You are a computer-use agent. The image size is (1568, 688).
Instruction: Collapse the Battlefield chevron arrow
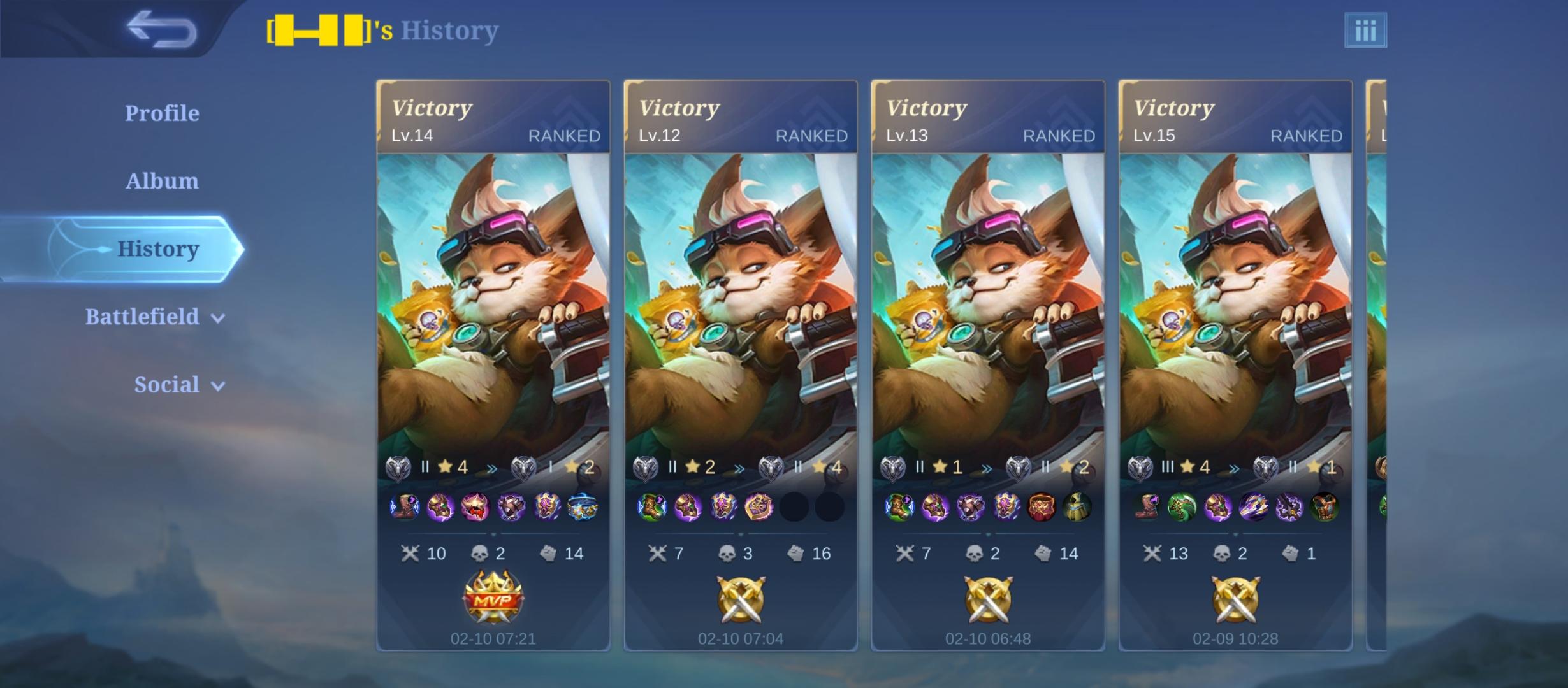pos(218,317)
